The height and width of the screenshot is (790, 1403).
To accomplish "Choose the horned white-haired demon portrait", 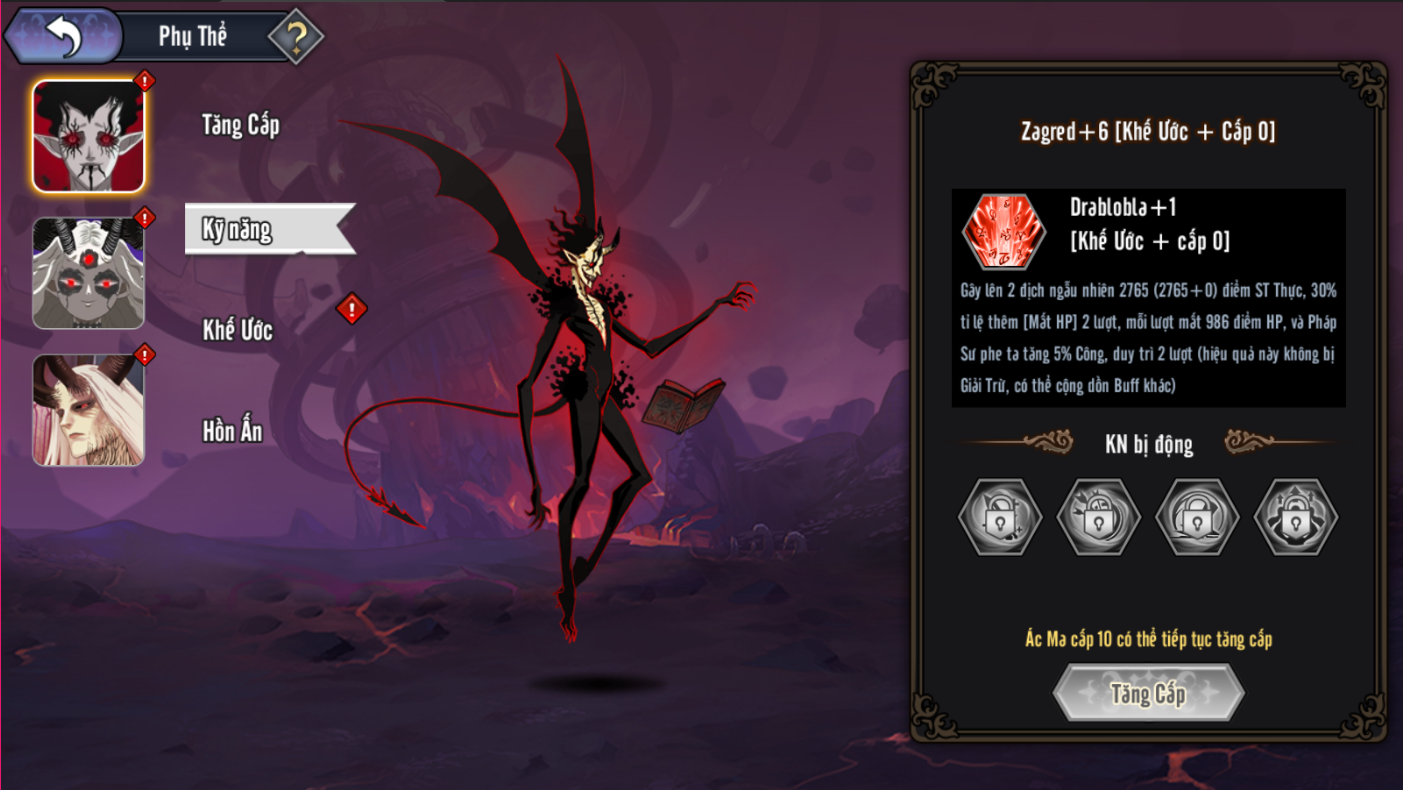I will [89, 273].
